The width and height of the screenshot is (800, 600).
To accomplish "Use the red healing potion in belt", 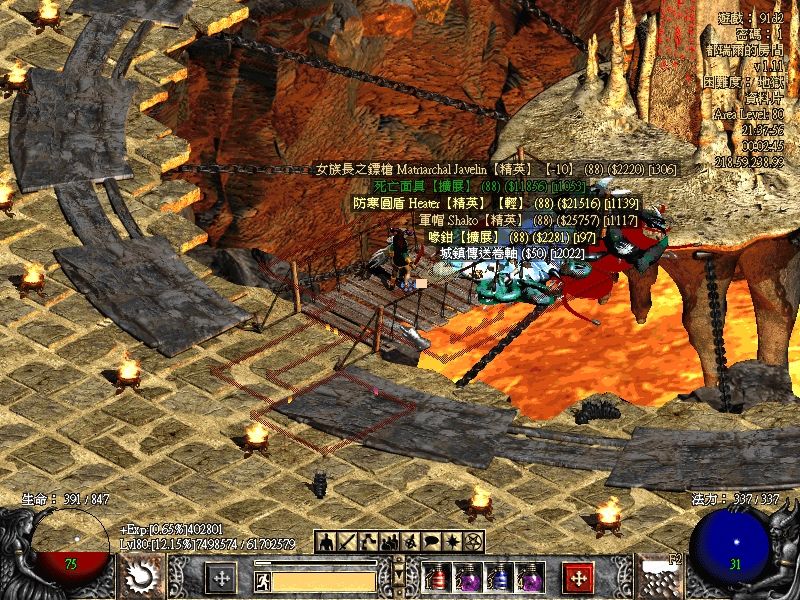I will click(x=437, y=579).
